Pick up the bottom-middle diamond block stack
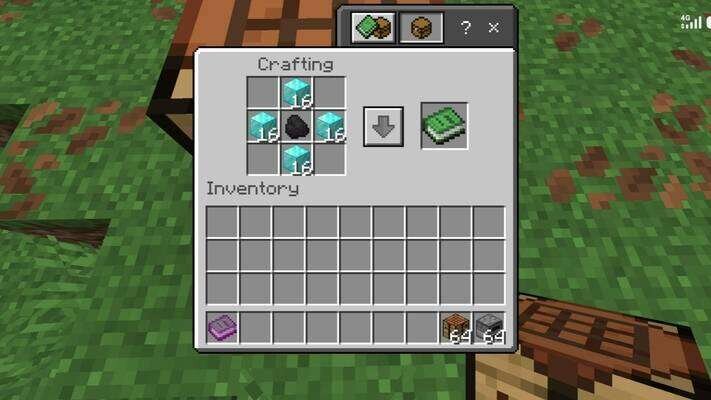Screen dimensions: 711x400 tap(297, 159)
